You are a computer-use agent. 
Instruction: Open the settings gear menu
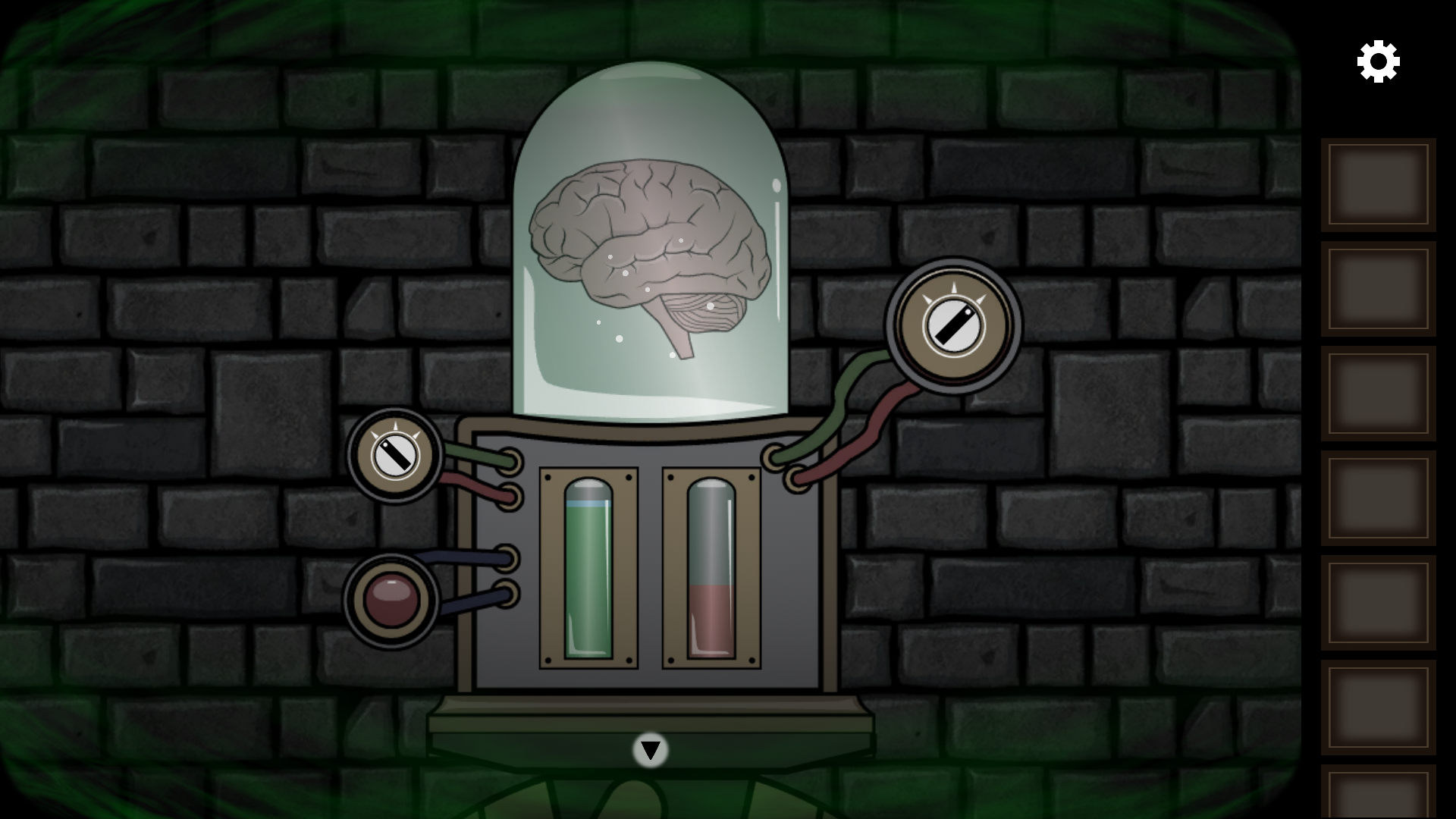pyautogui.click(x=1378, y=60)
